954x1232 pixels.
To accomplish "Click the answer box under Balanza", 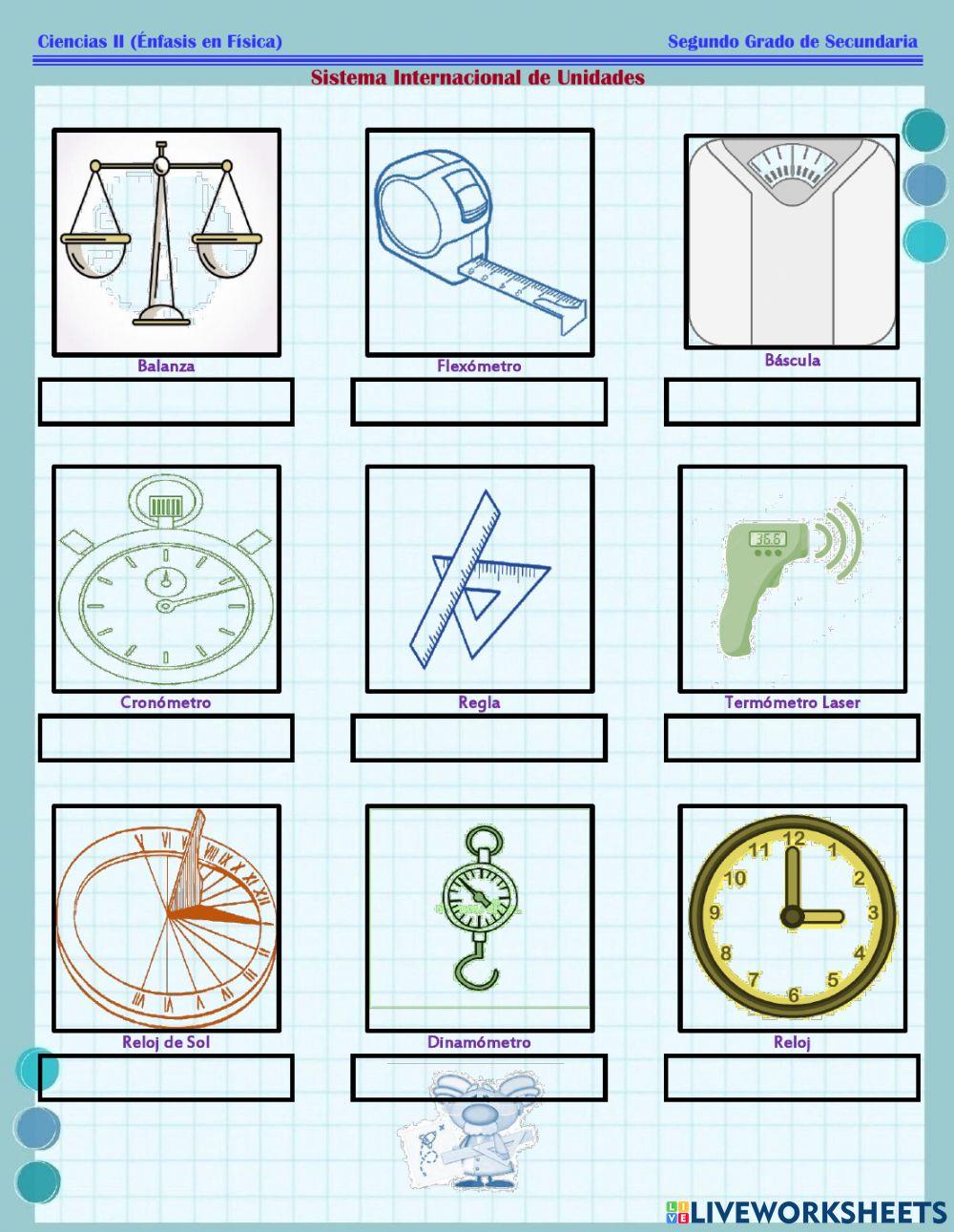I will [166, 402].
